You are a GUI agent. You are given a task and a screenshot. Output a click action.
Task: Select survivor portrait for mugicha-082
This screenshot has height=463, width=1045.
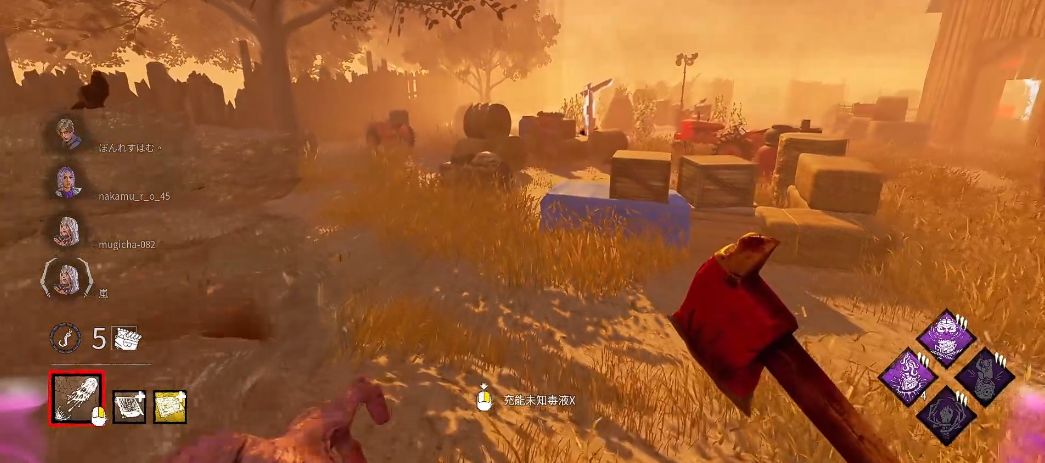pyautogui.click(x=68, y=231)
